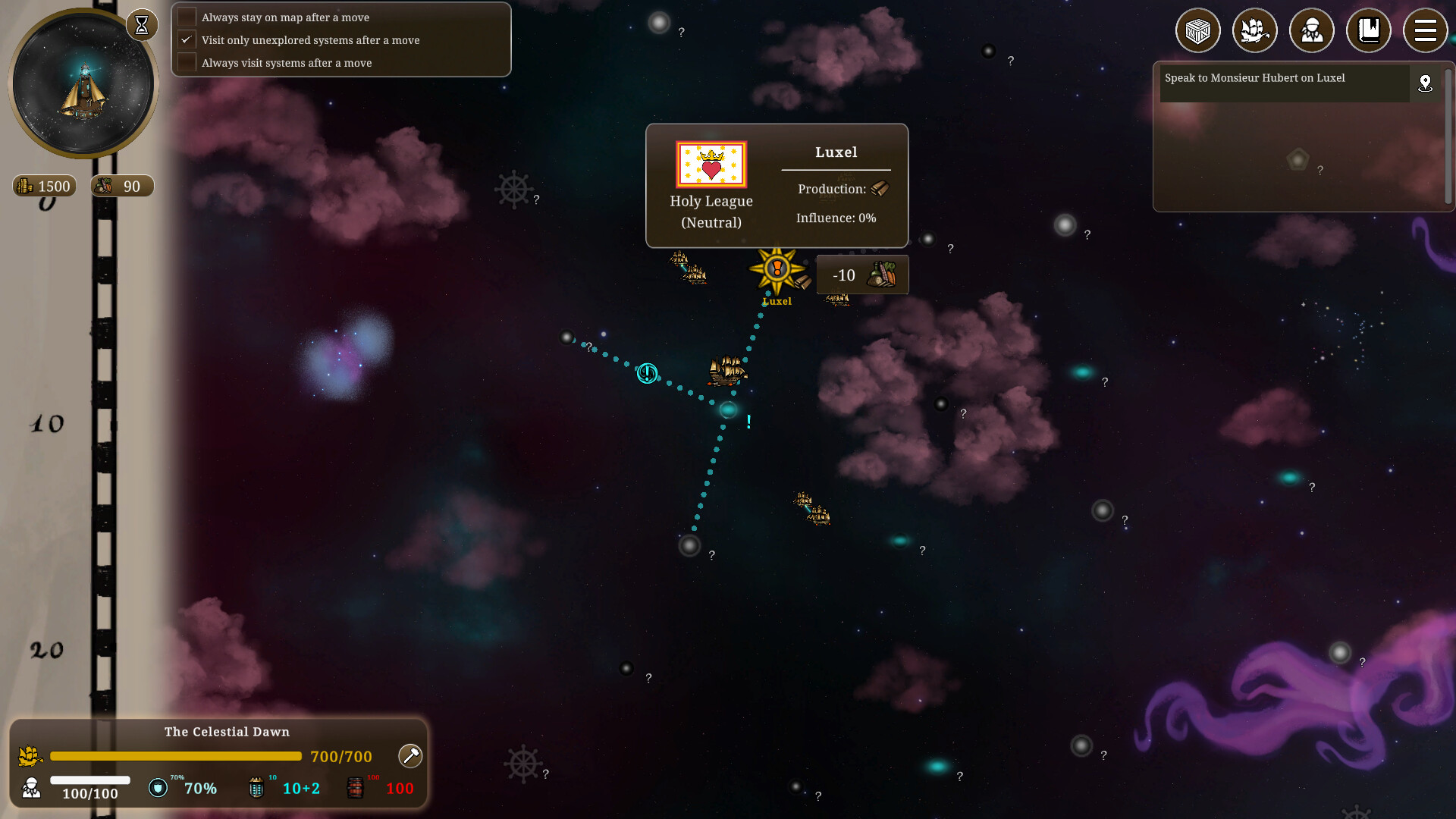The height and width of the screenshot is (819, 1456).
Task: Click the quest location pin for Luxel
Action: click(x=1426, y=83)
